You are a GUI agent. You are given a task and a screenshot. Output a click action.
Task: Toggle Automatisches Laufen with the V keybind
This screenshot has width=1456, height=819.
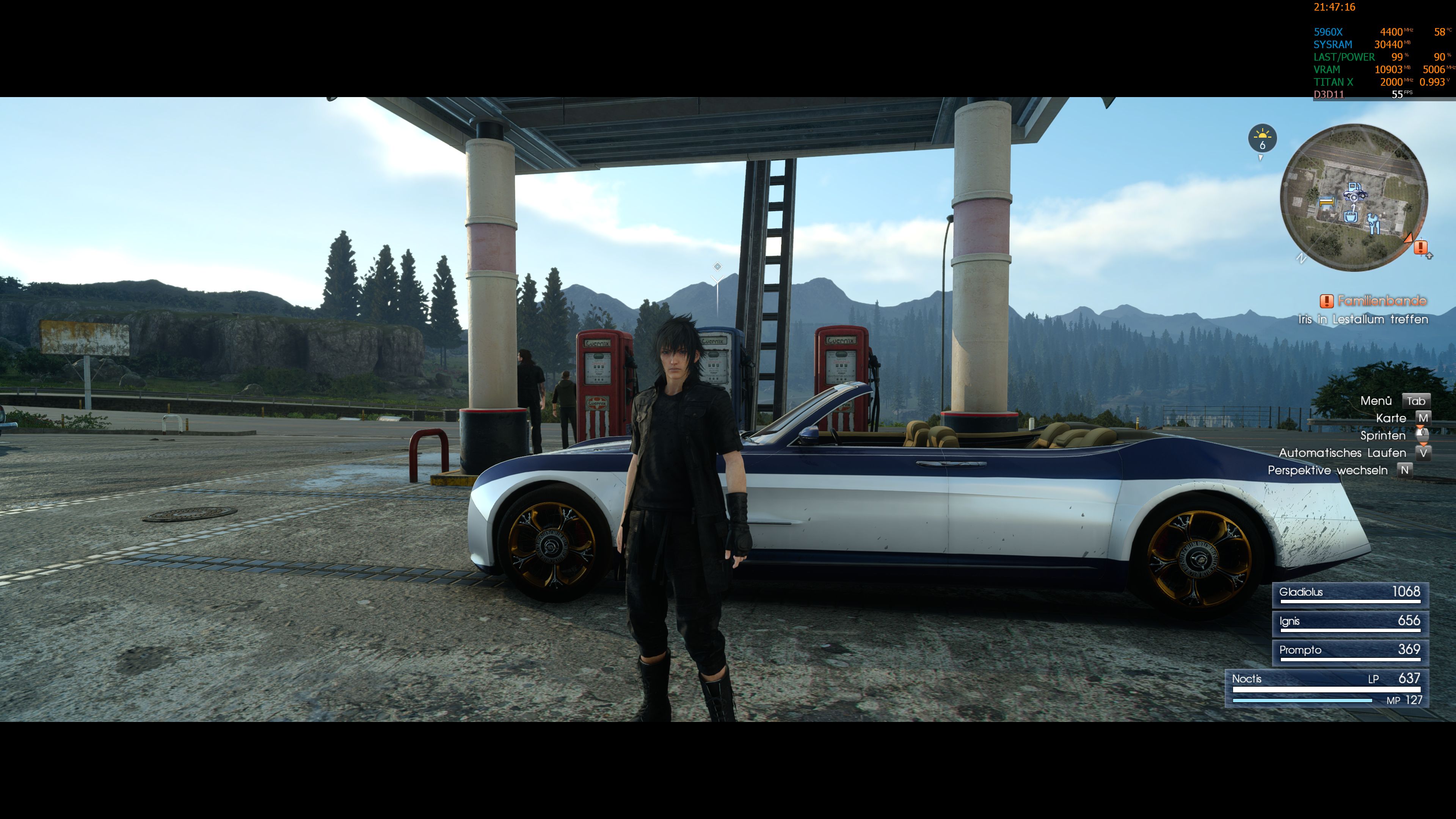click(1425, 453)
